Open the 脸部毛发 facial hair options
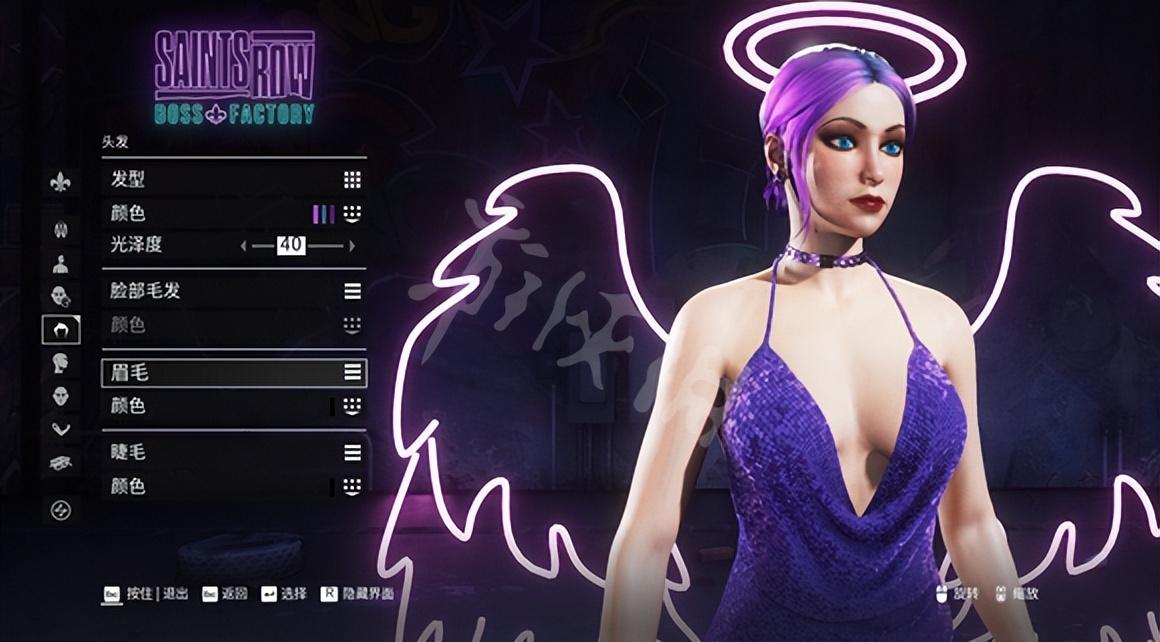The image size is (1160, 642). (x=234, y=291)
